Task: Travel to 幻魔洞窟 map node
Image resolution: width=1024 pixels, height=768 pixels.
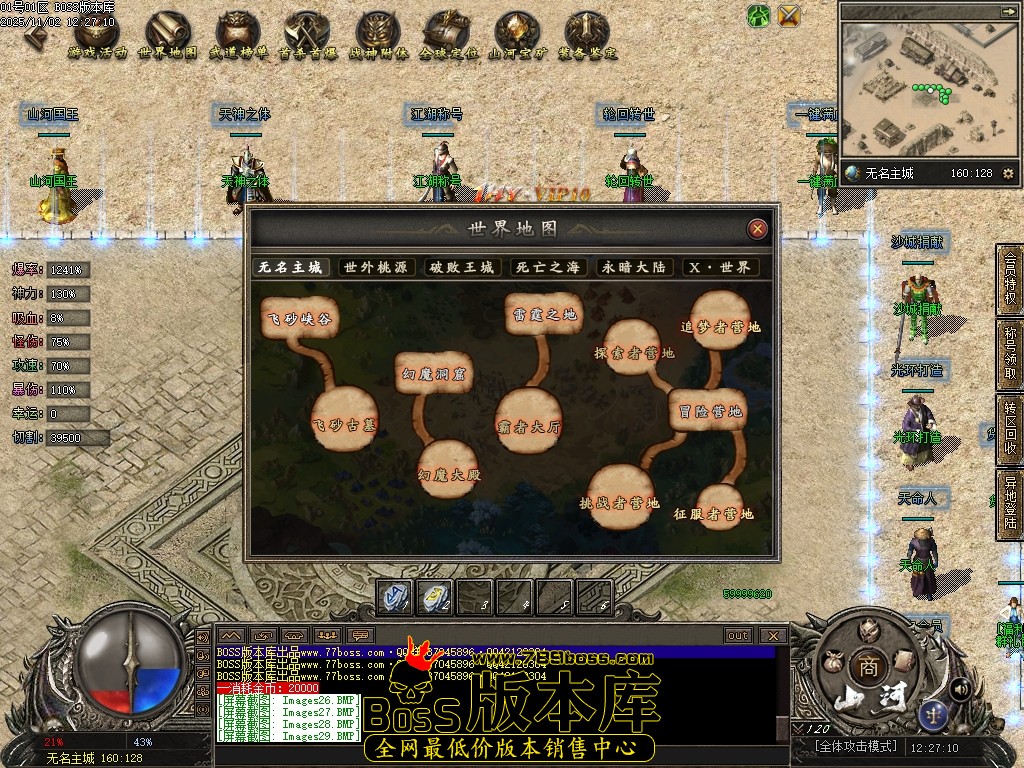Action: click(x=431, y=373)
